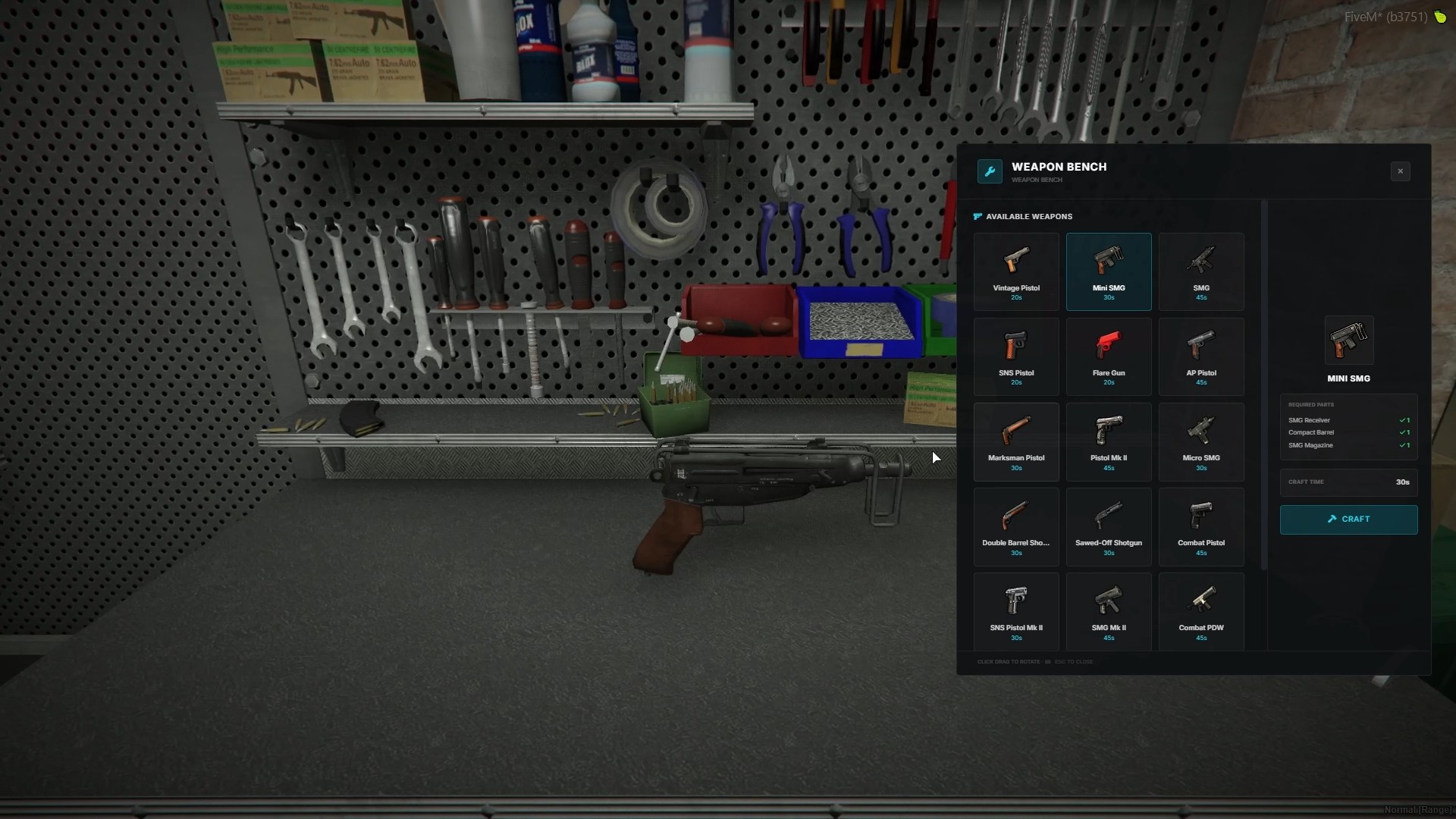This screenshot has height=819, width=1456.
Task: Select the SMG Mk II tile
Action: 1109,611
